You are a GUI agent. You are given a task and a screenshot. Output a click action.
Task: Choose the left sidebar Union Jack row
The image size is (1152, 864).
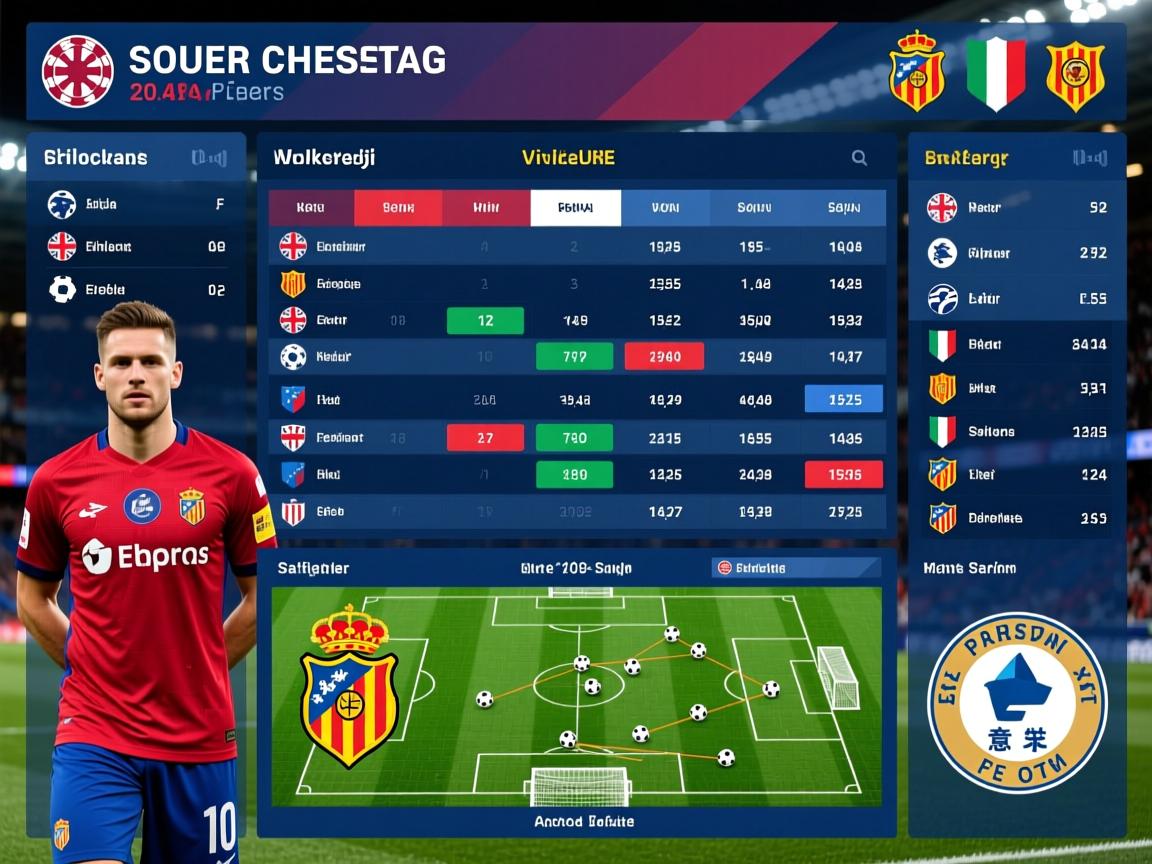pyautogui.click(x=136, y=246)
